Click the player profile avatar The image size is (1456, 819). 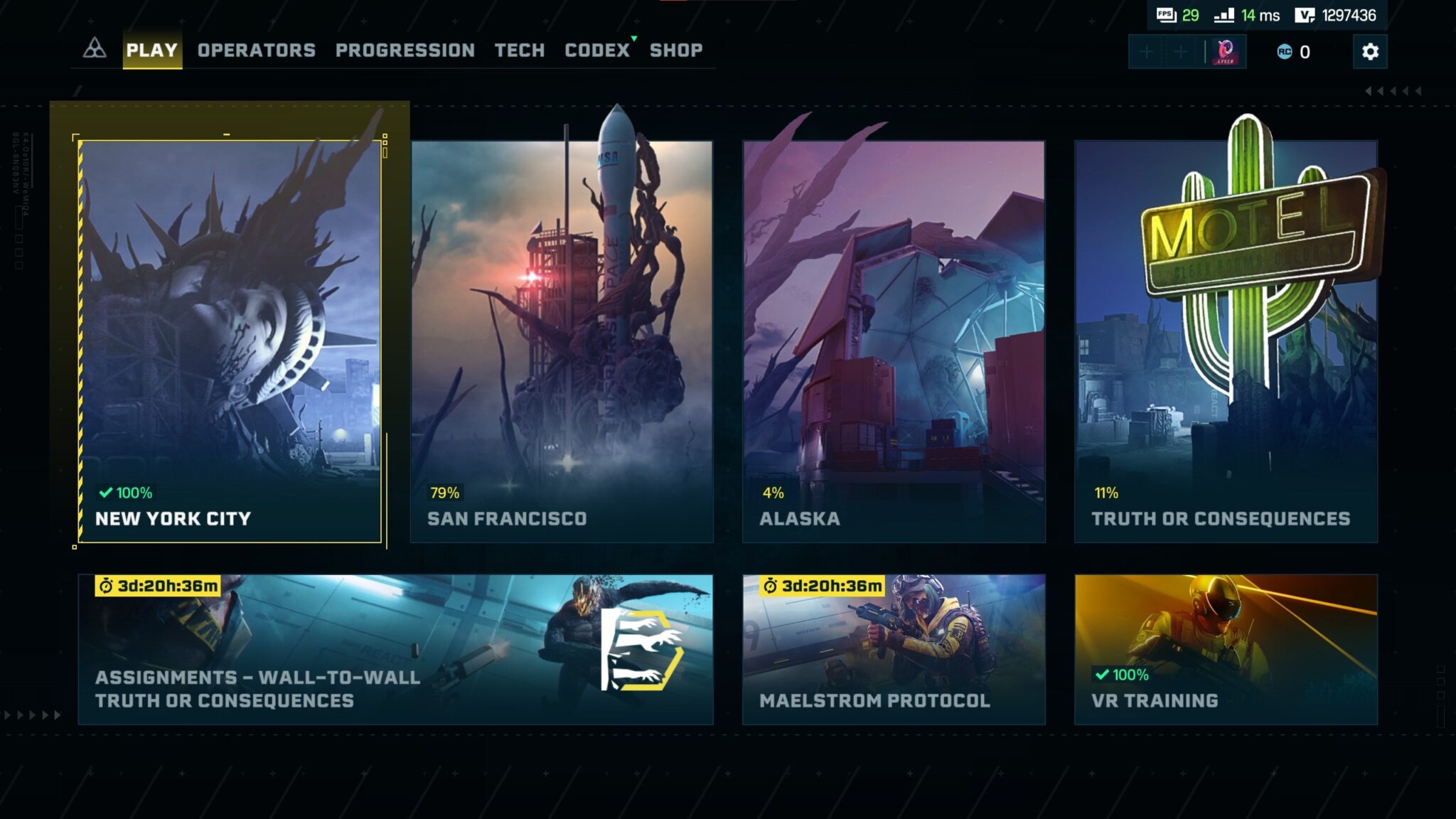(1225, 52)
